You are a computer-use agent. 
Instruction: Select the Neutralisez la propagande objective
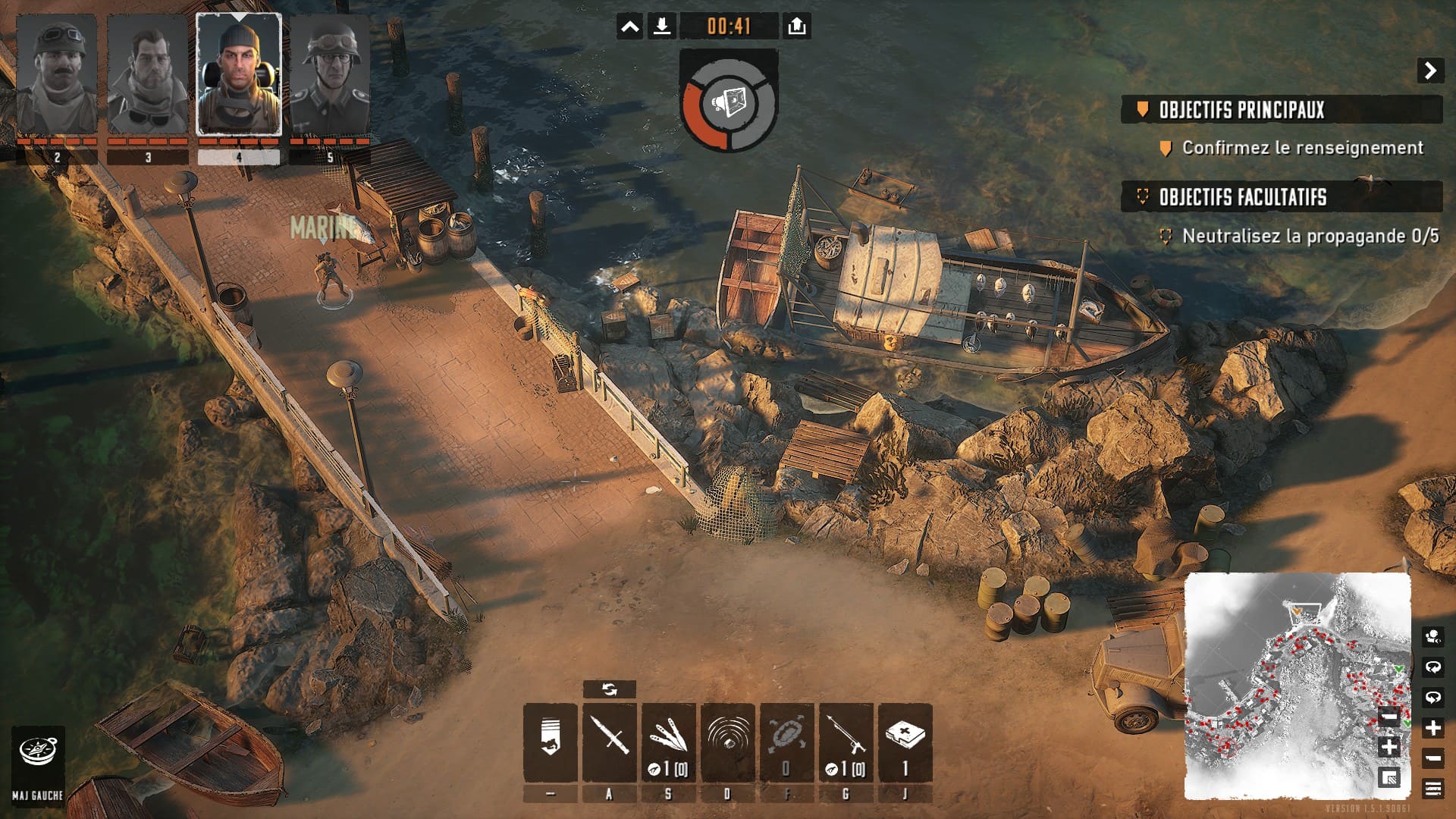pos(1310,237)
